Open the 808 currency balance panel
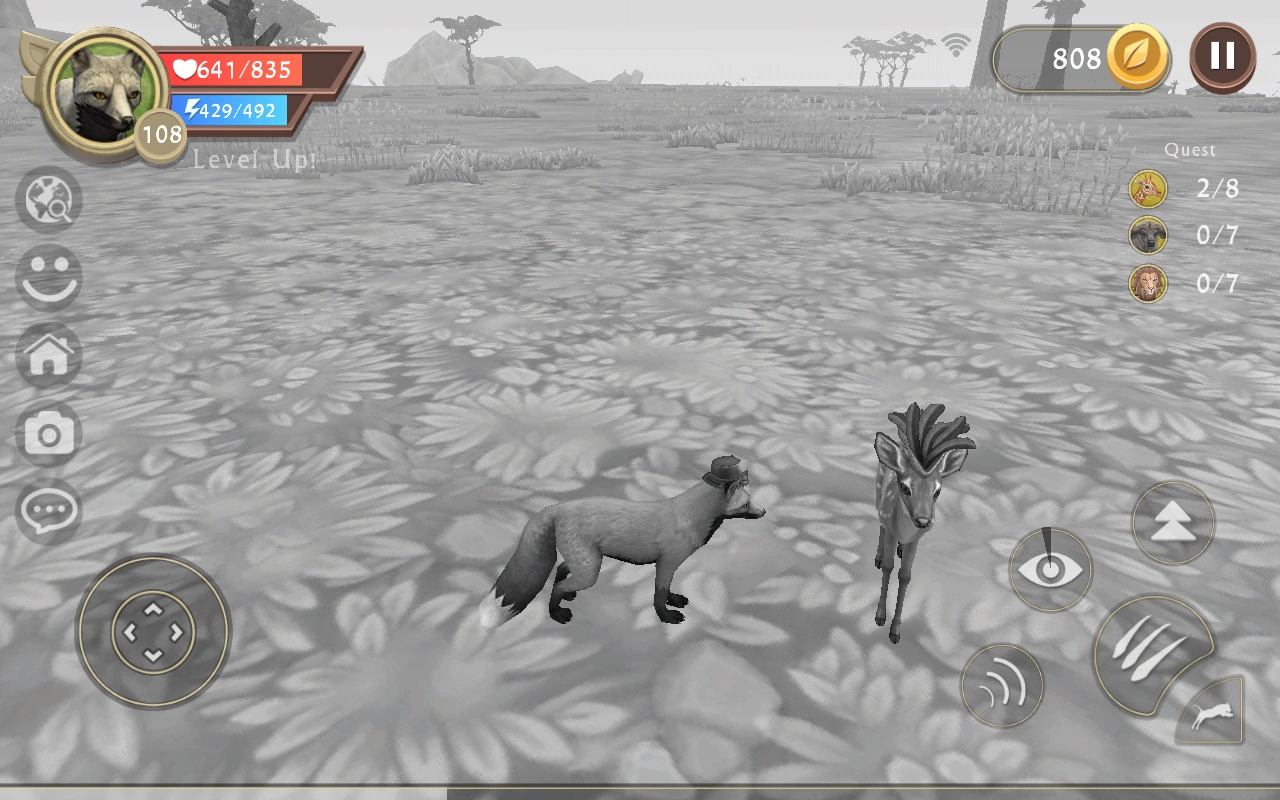The height and width of the screenshot is (800, 1280). [x=1070, y=59]
